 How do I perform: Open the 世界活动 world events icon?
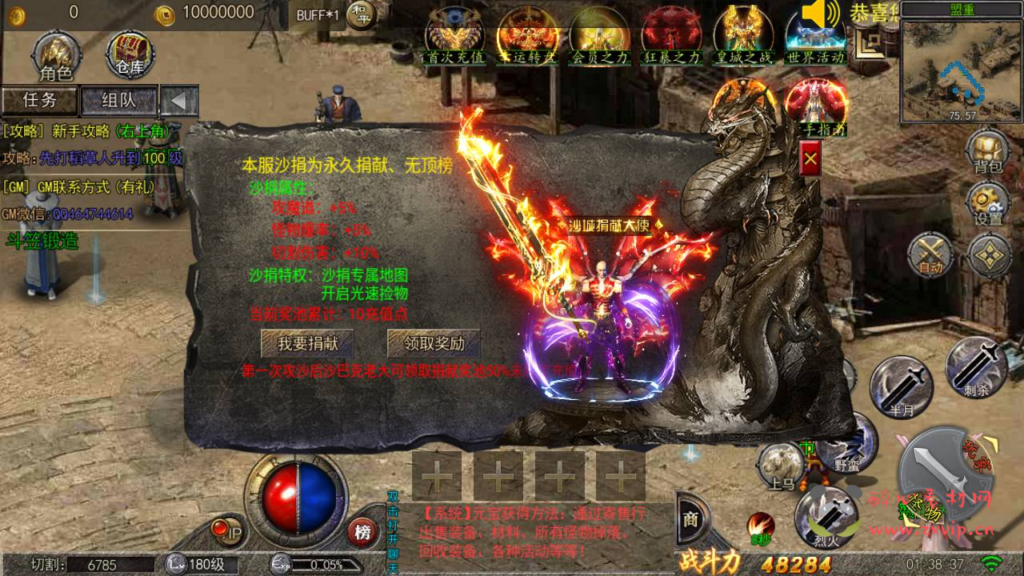(815, 36)
